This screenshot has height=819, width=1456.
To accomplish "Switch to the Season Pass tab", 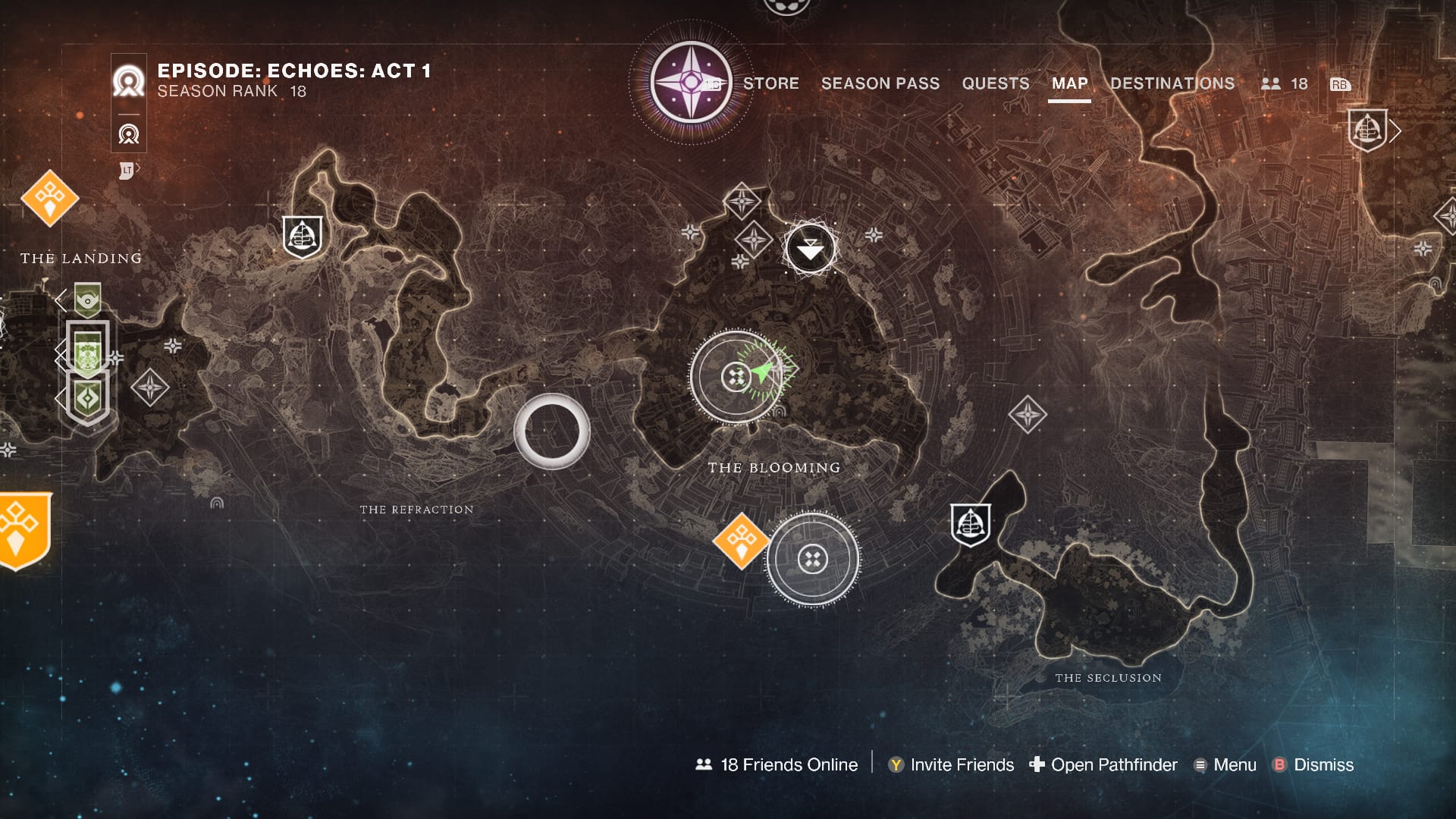I will [880, 83].
